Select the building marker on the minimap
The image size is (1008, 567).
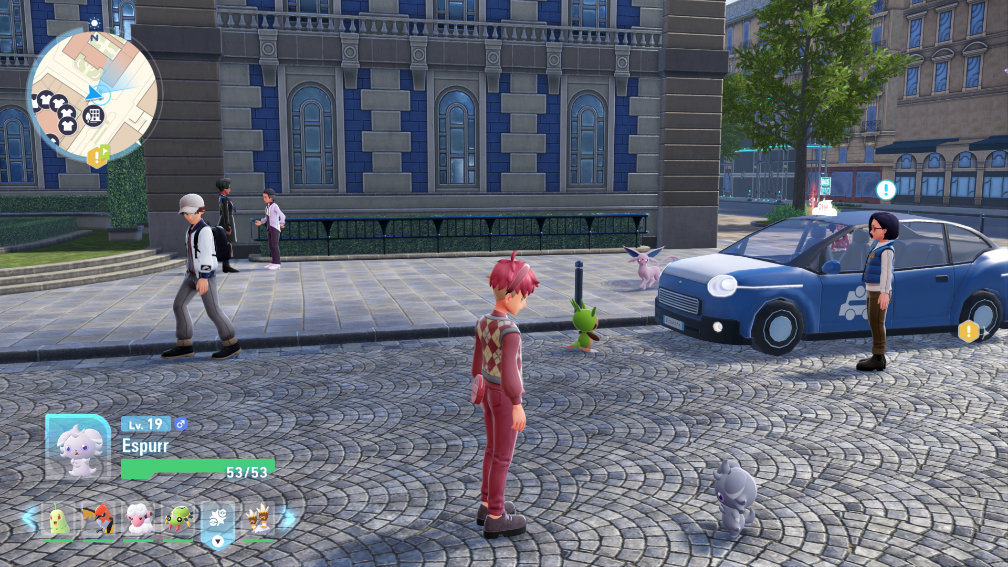[93, 115]
